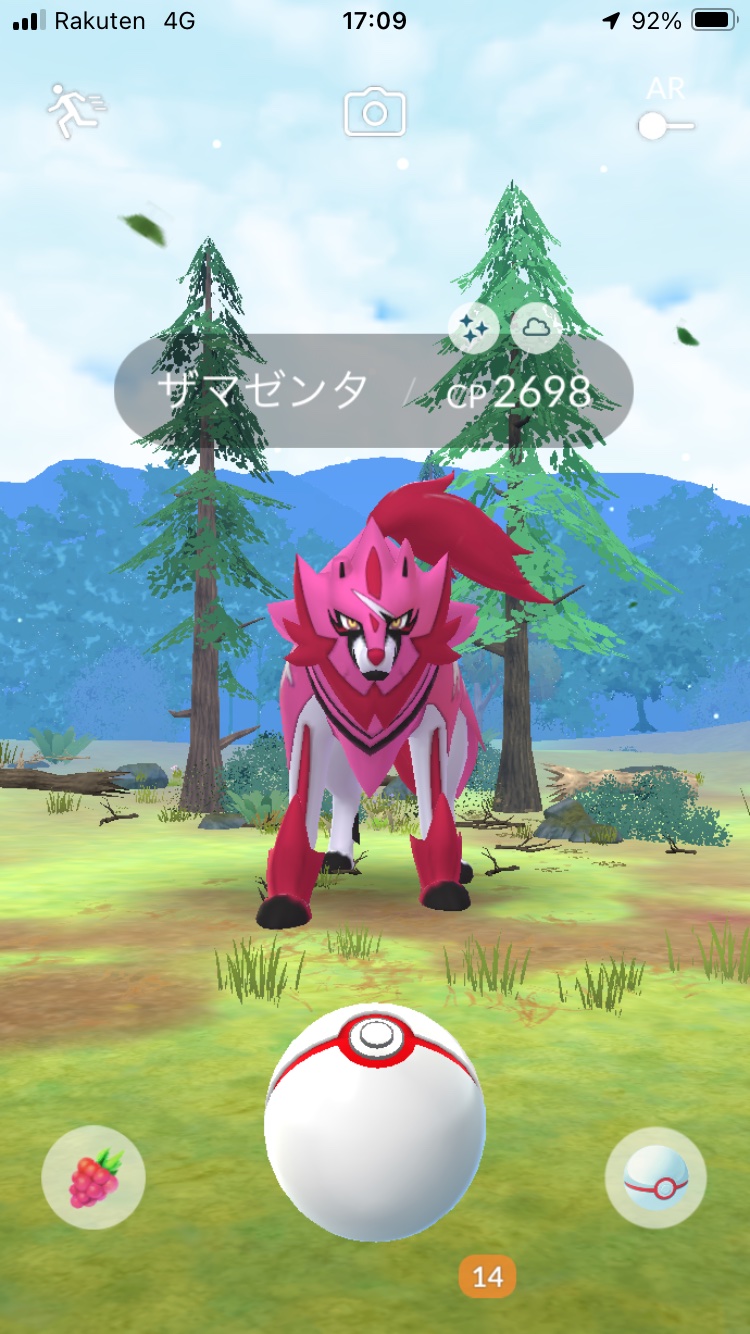Tap the shiny sparkle icon
The height and width of the screenshot is (1334, 750).
click(x=473, y=327)
